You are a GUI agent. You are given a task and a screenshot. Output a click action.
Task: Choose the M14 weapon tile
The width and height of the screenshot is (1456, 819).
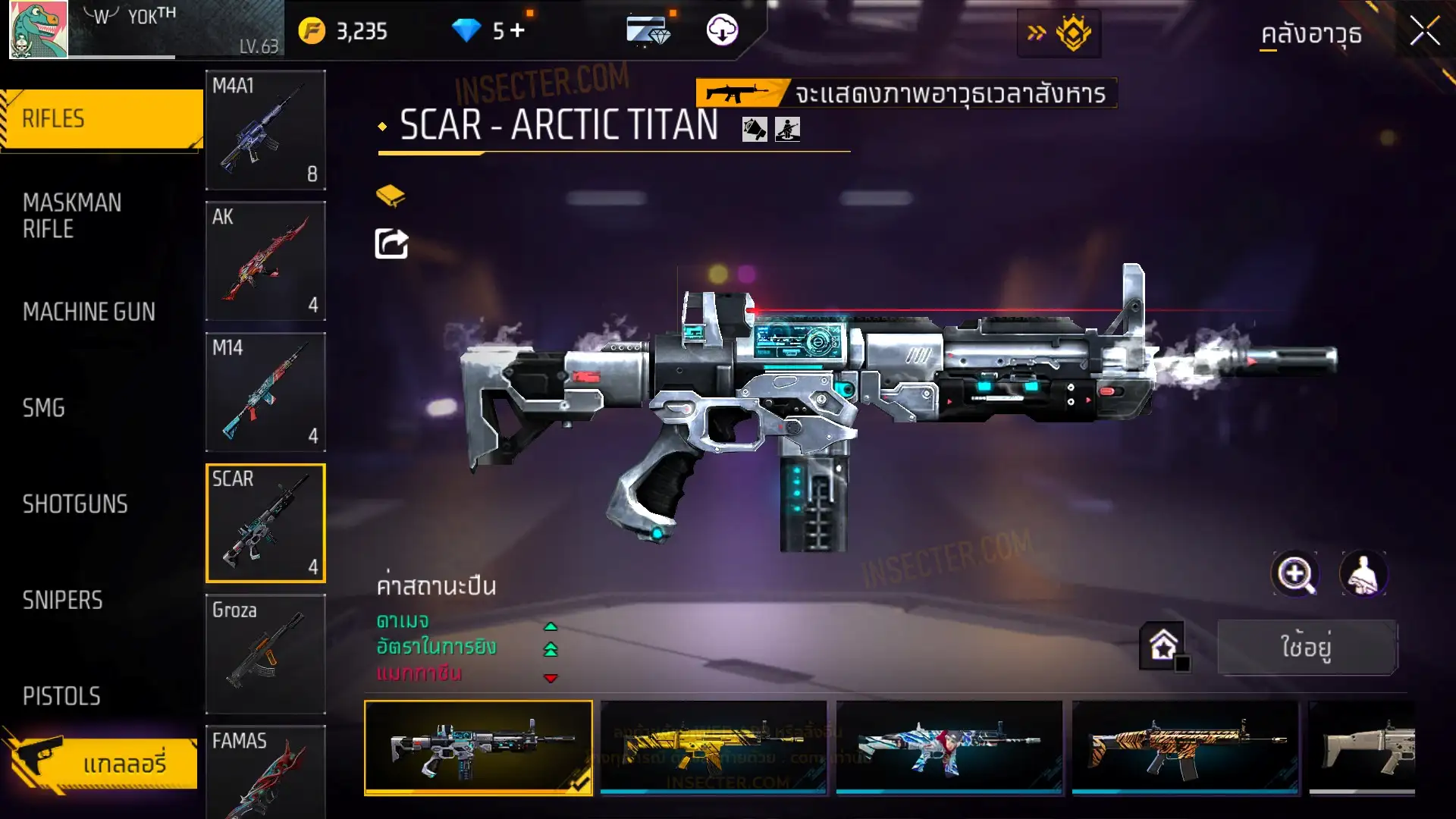pyautogui.click(x=265, y=392)
